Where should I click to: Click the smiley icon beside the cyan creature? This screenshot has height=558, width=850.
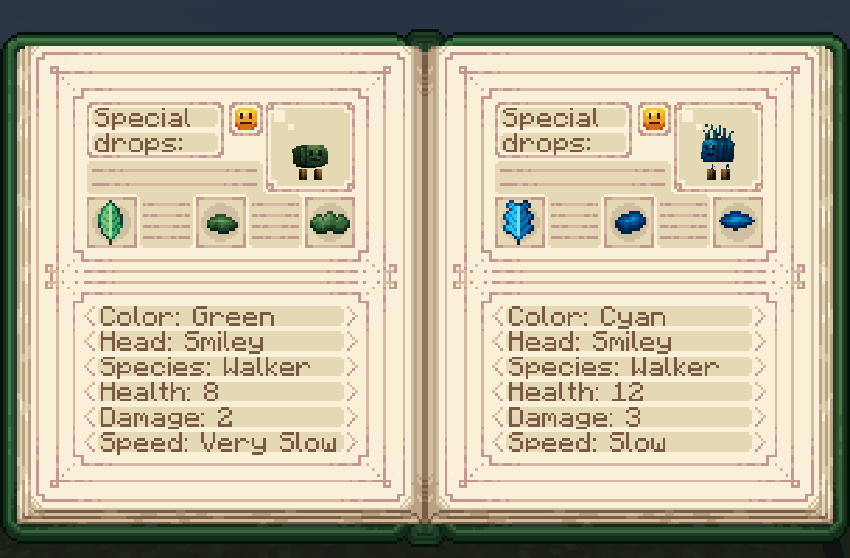tap(654, 119)
